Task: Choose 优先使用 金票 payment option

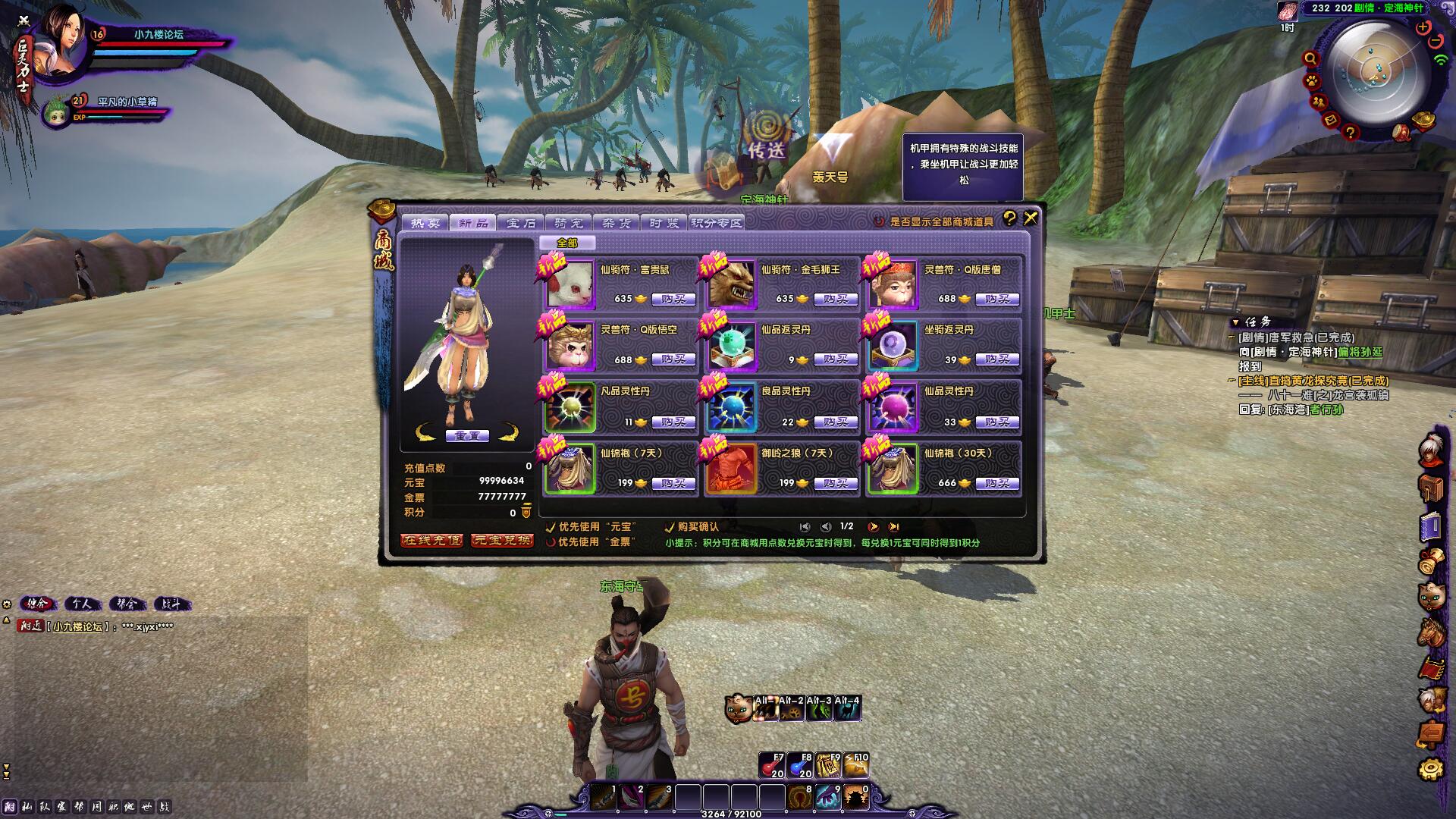Action: point(551,542)
